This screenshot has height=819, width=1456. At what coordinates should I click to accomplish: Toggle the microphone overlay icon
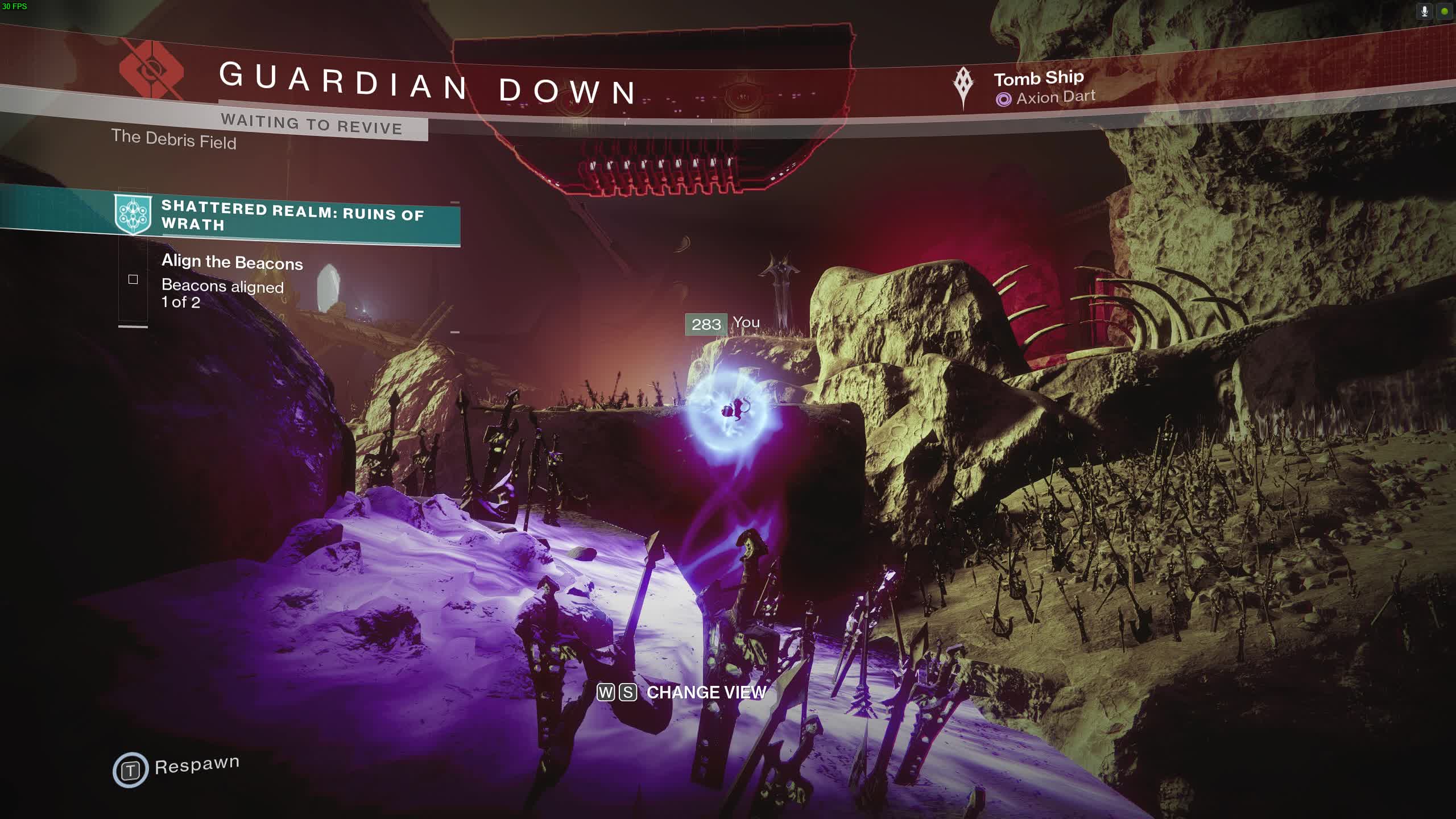[x=1424, y=11]
